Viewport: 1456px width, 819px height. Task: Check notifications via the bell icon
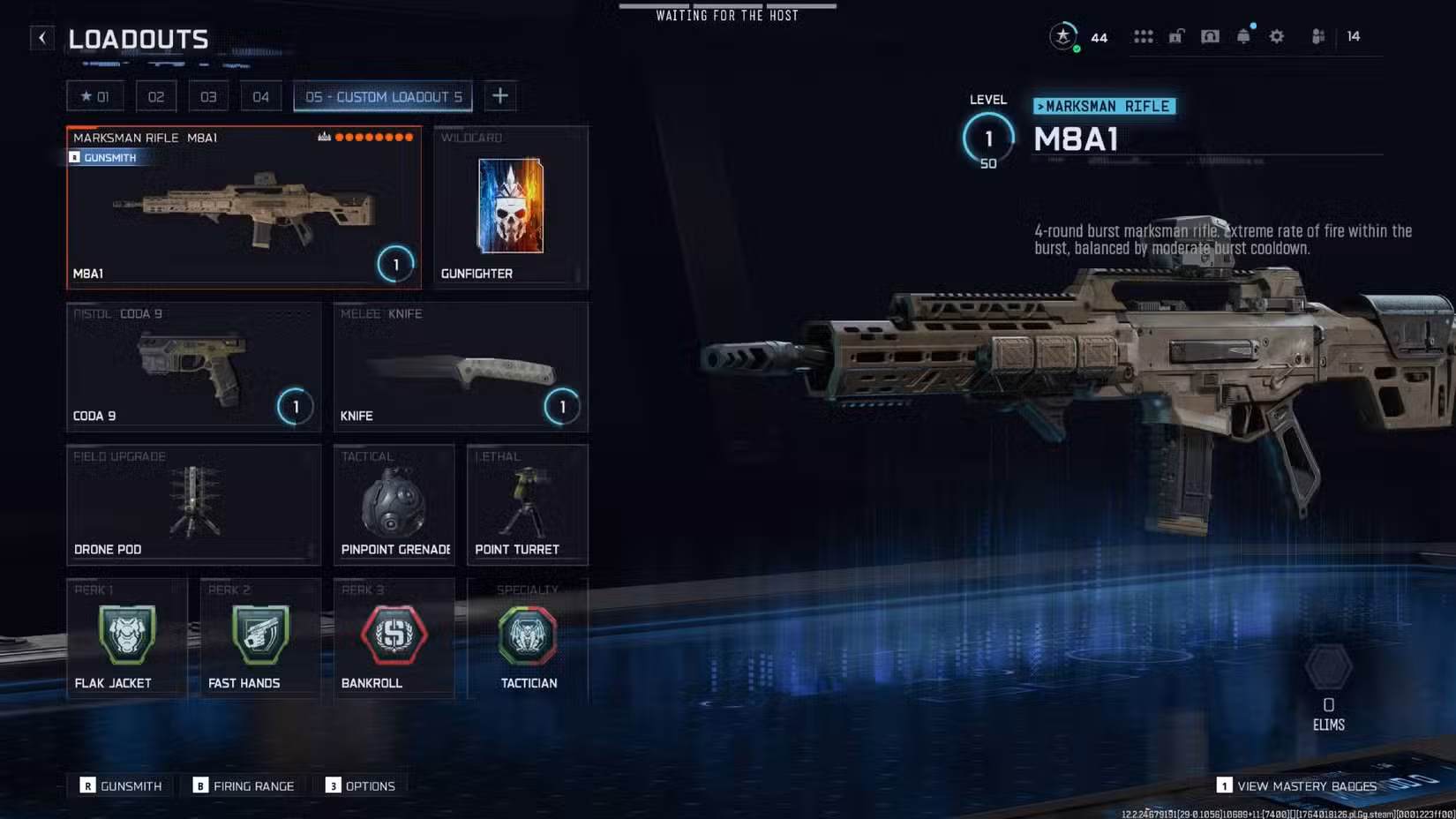(x=1243, y=36)
